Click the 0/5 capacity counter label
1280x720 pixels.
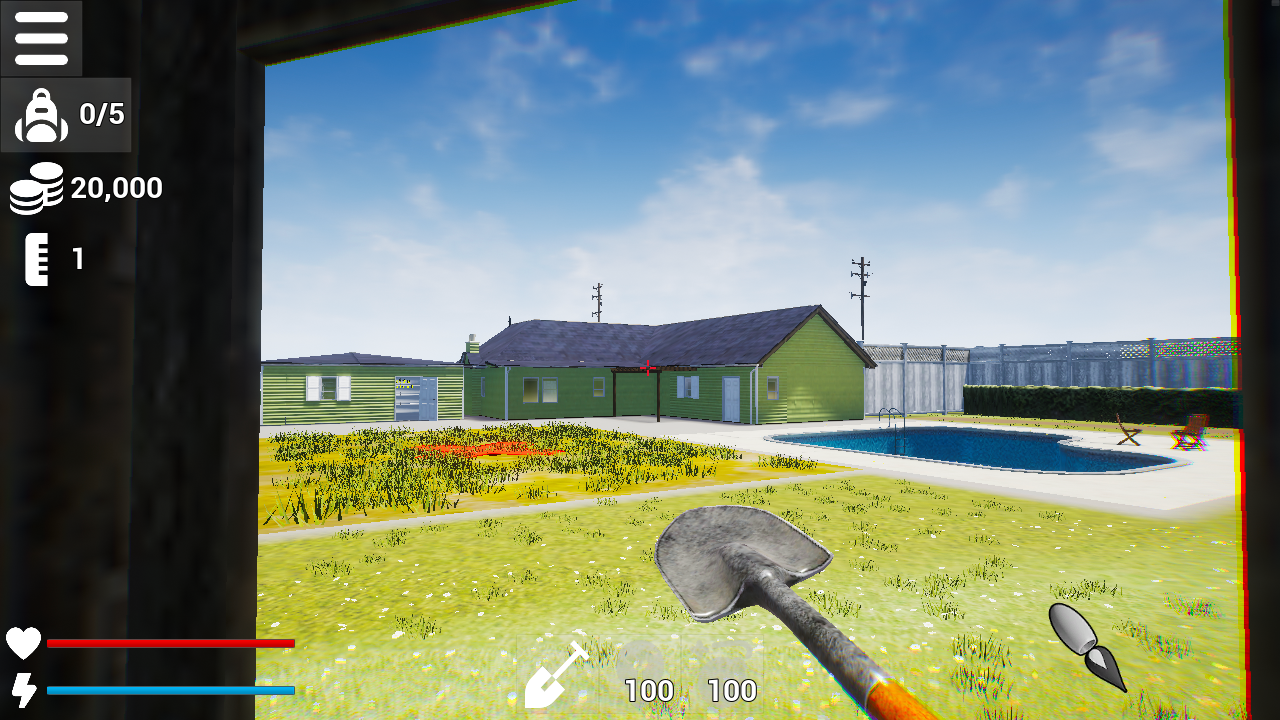click(100, 114)
